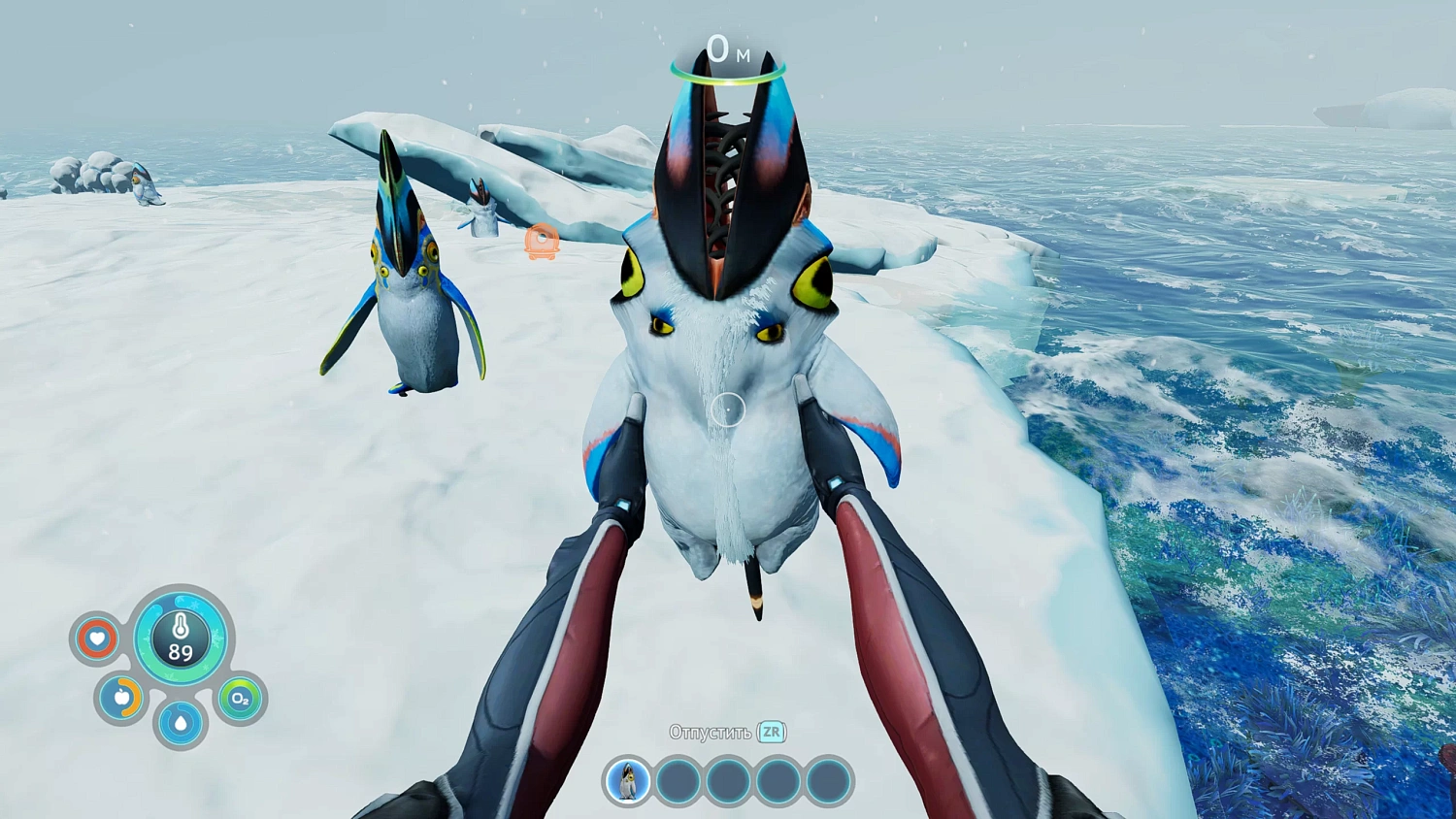Click the ZR key badge in the release prompt
1456x819 pixels.
click(x=770, y=733)
